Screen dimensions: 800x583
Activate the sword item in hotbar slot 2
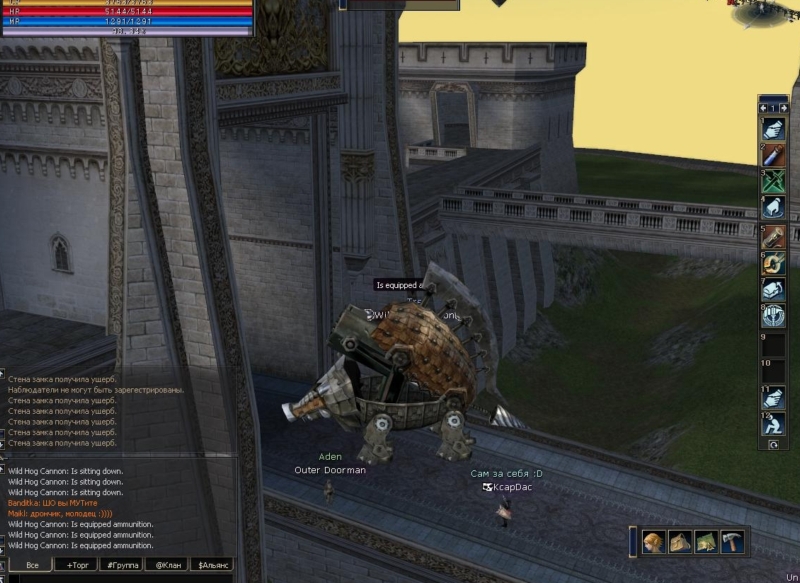pyautogui.click(x=774, y=154)
